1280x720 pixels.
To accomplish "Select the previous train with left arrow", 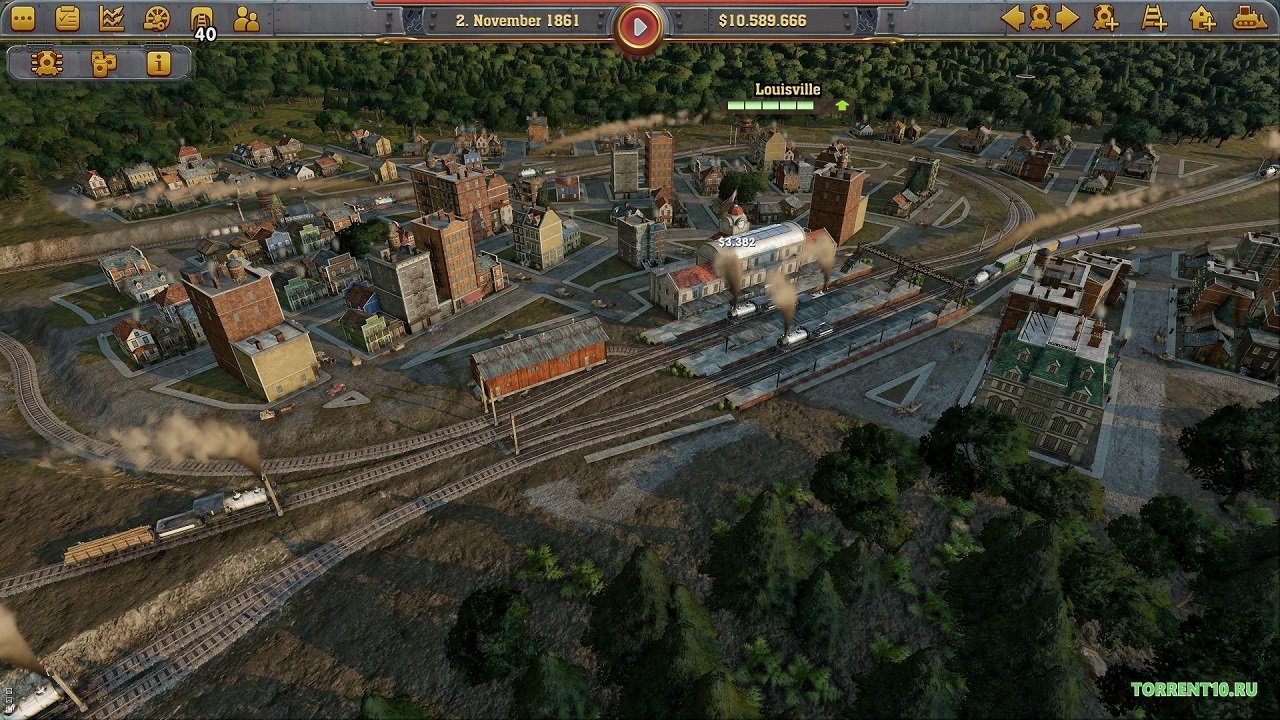I will (x=1012, y=17).
